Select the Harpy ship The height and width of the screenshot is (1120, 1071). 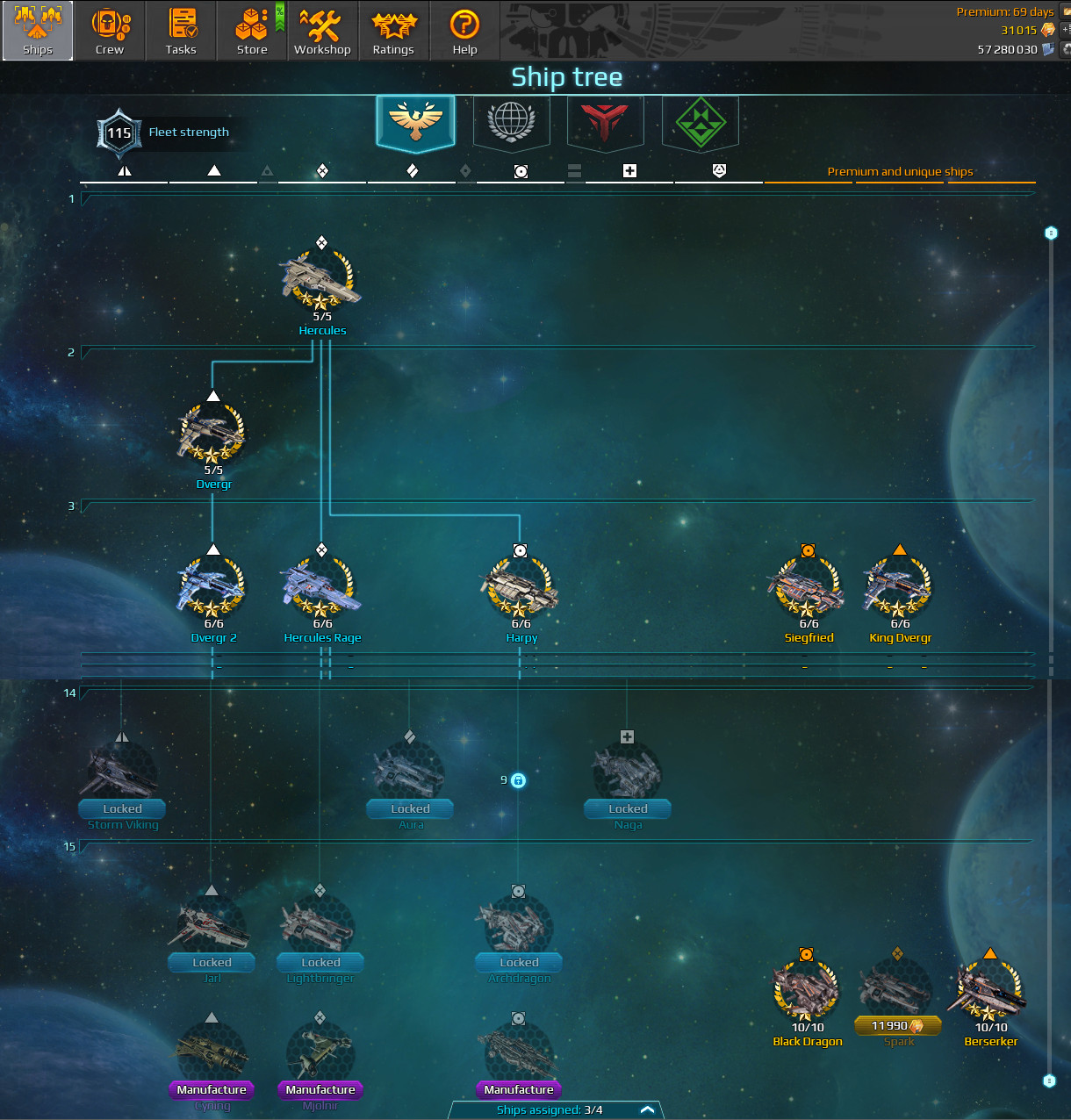pos(520,588)
